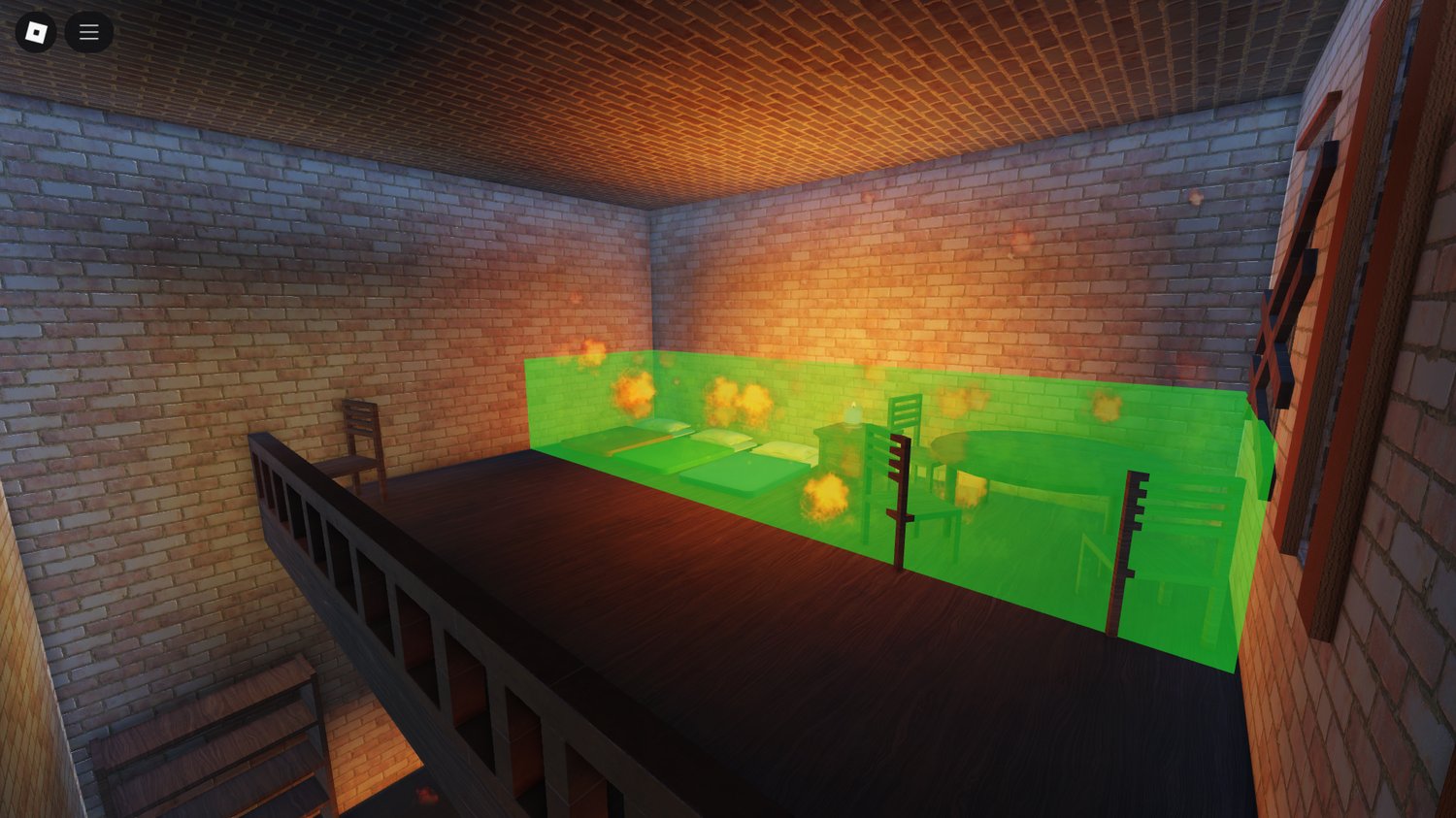1456x818 pixels.
Task: Open the Roblox hamburger menu
Action: (88, 31)
